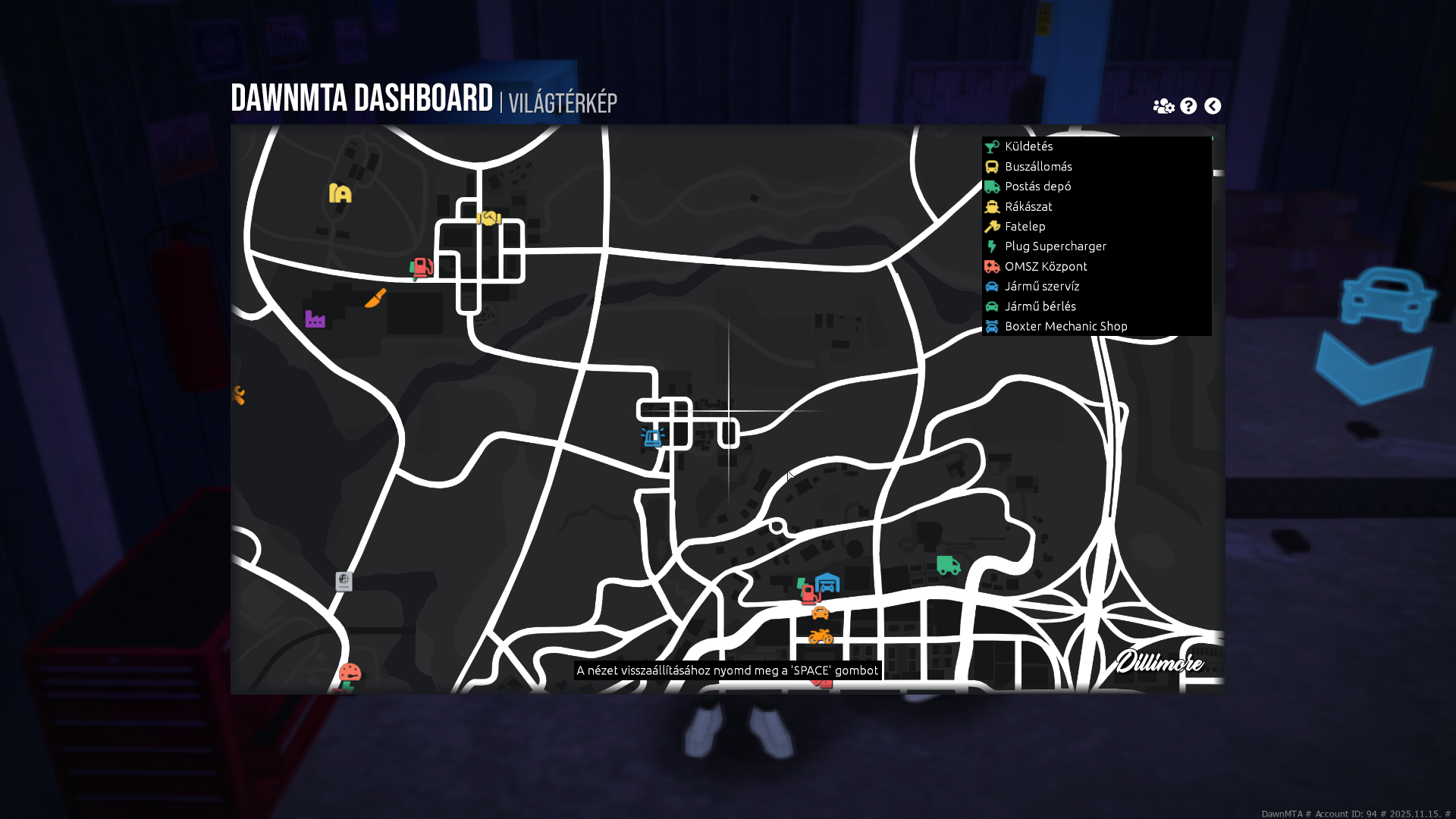
Task: Open the players group settings icon
Action: coord(1163,106)
